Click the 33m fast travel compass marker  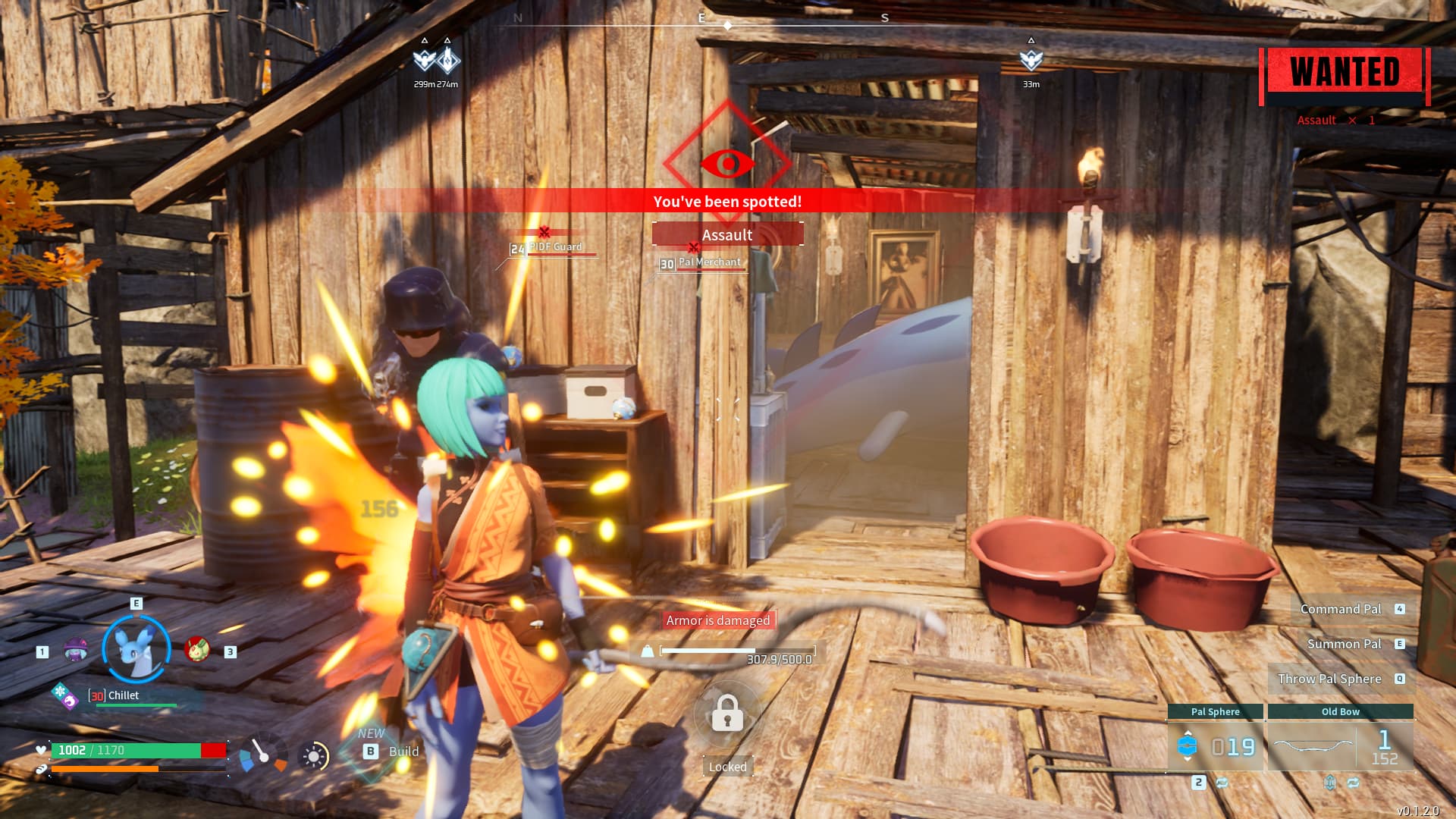tap(1031, 61)
